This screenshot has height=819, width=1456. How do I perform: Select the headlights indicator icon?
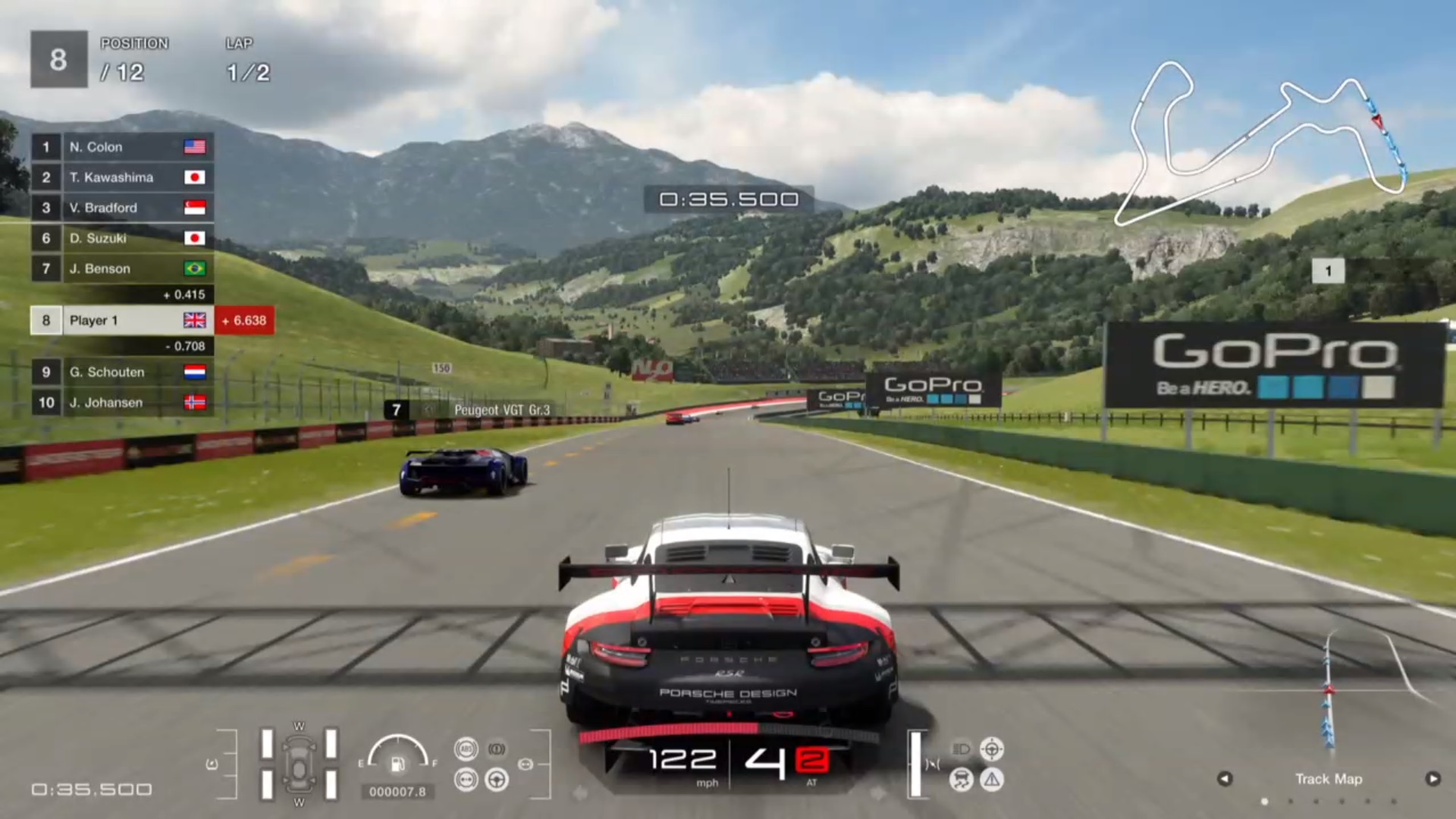coord(961,748)
